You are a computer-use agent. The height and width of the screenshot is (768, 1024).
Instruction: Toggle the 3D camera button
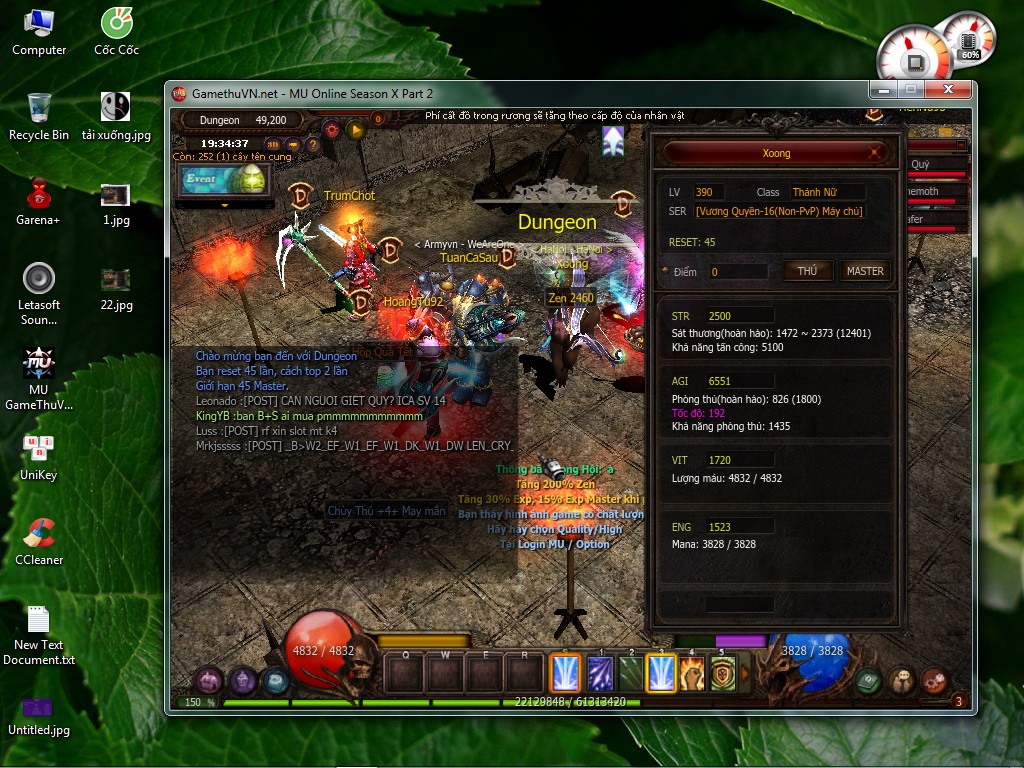(x=272, y=144)
